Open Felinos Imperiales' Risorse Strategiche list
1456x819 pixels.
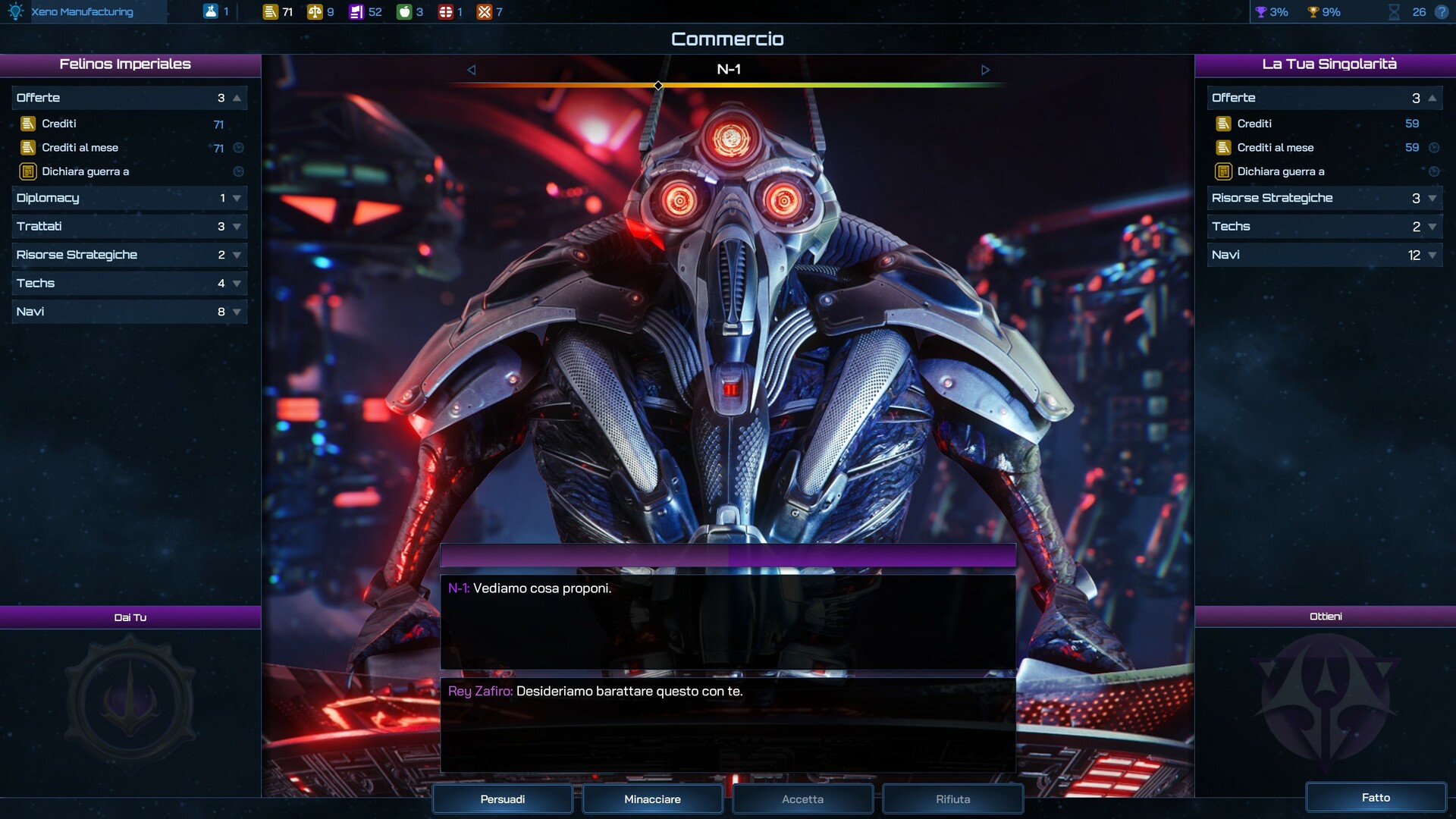129,255
